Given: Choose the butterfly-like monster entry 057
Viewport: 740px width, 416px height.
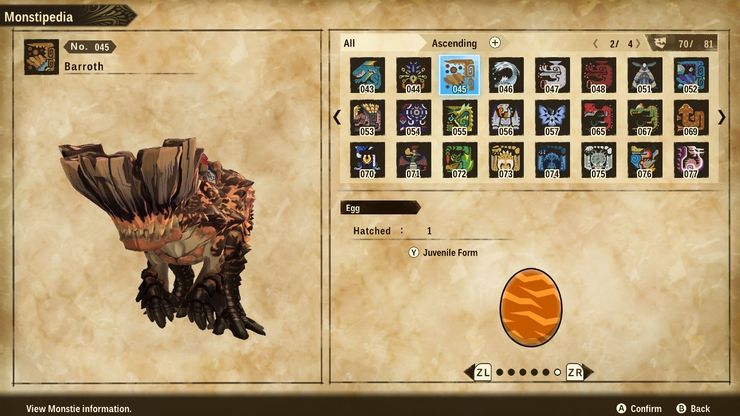Looking at the screenshot, I should pos(552,117).
